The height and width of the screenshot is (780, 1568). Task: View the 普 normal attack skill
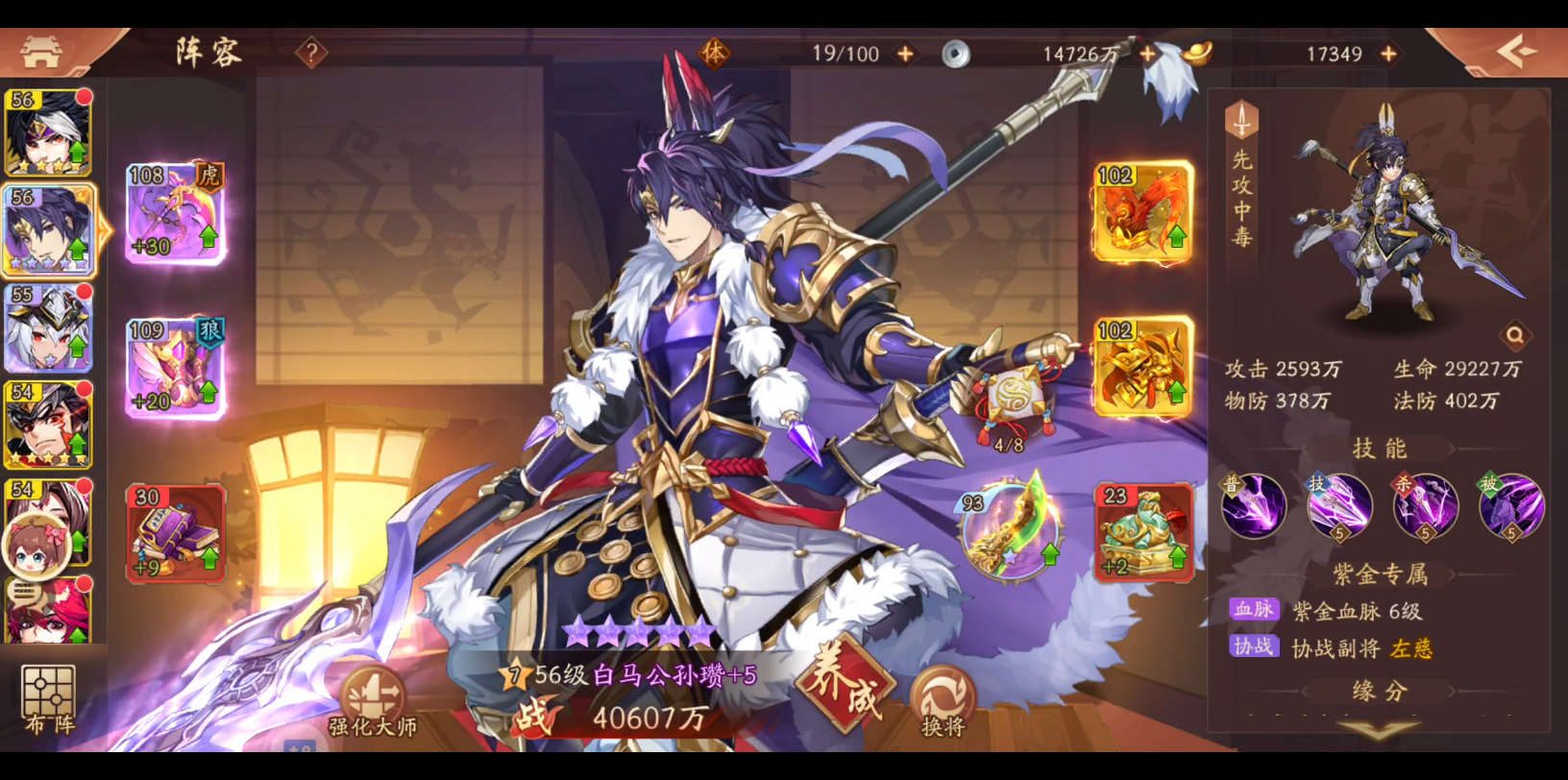(1254, 505)
